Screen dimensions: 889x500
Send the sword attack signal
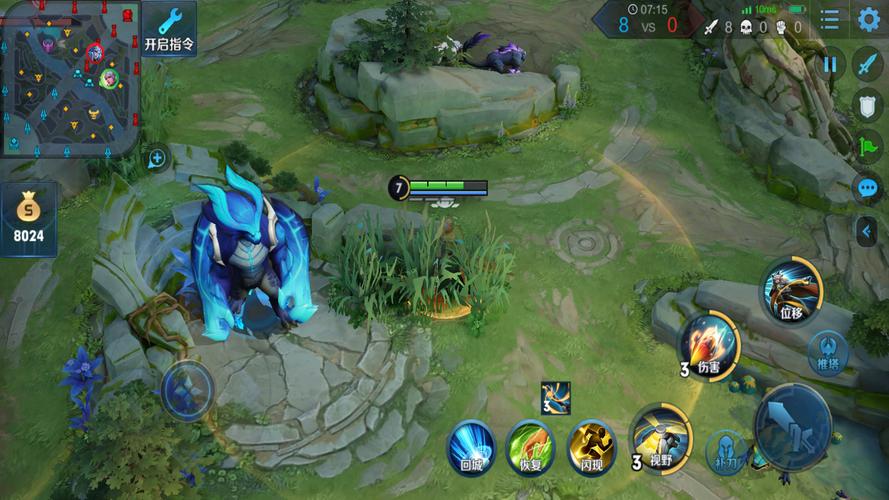(866, 65)
